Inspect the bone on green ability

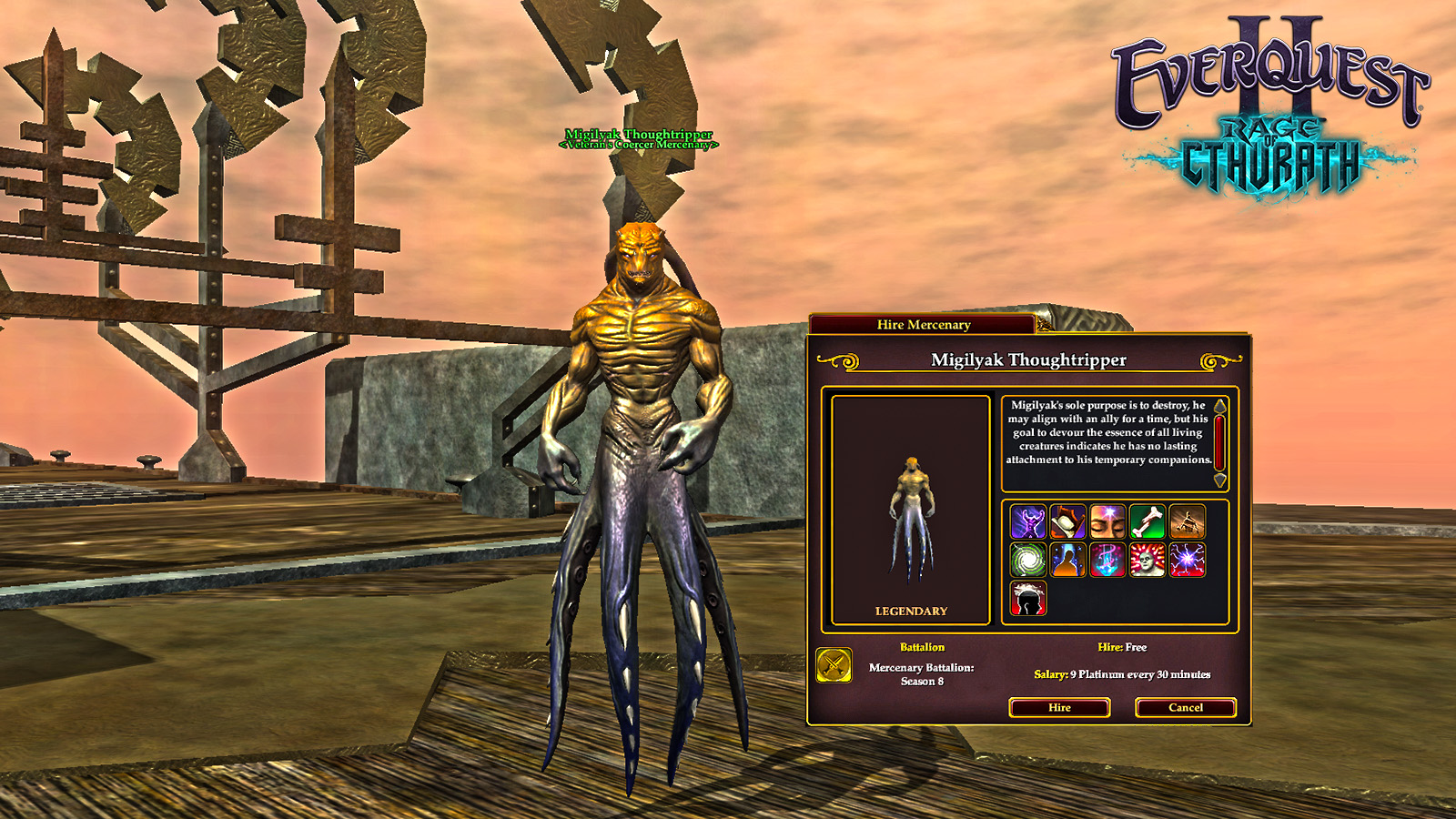click(x=1148, y=522)
